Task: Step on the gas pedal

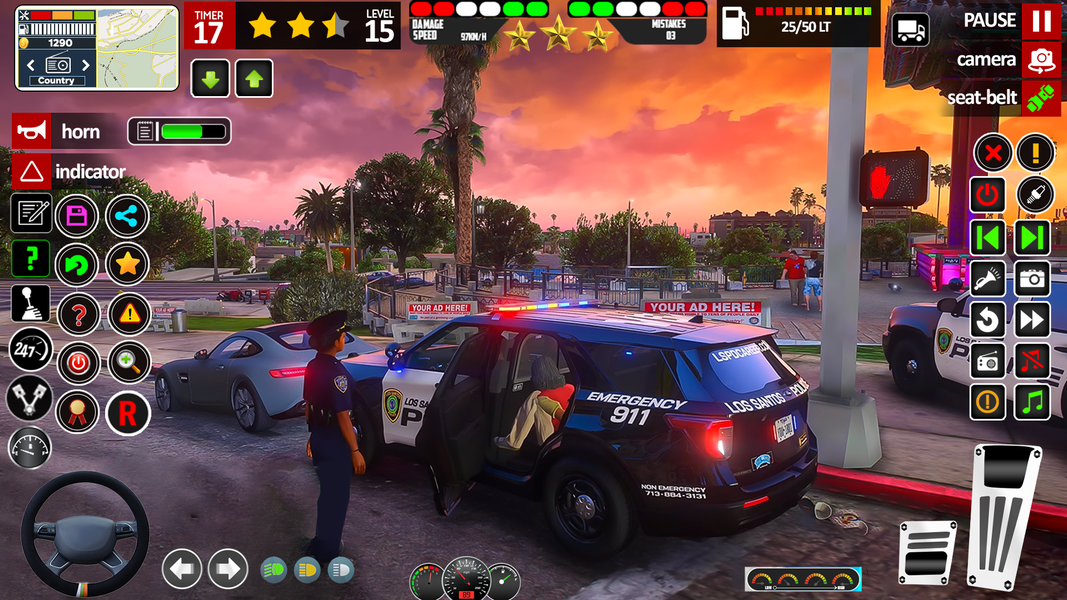Action: [x=1003, y=515]
